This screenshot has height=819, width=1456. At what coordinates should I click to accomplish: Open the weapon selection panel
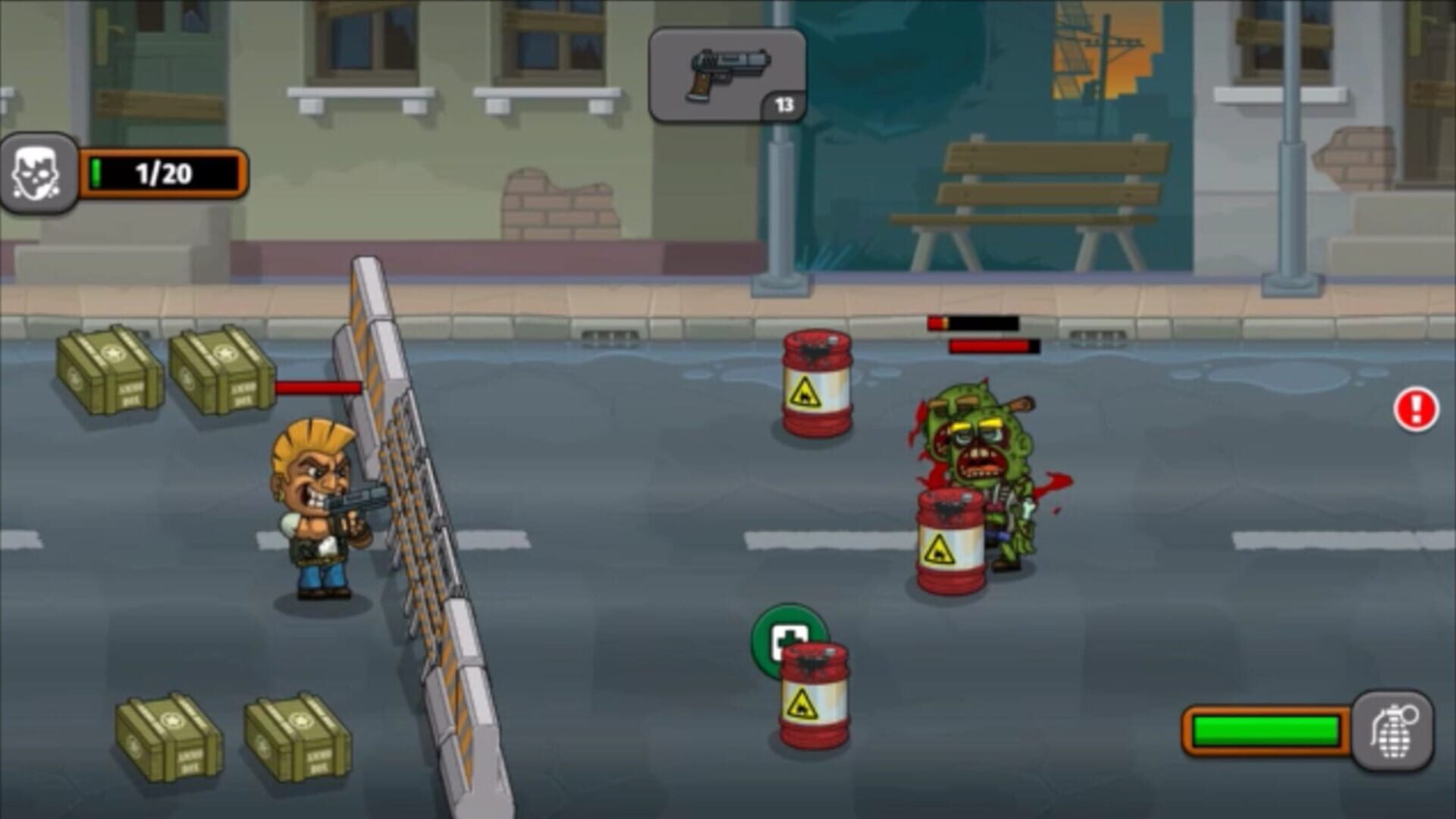pyautogui.click(x=726, y=72)
